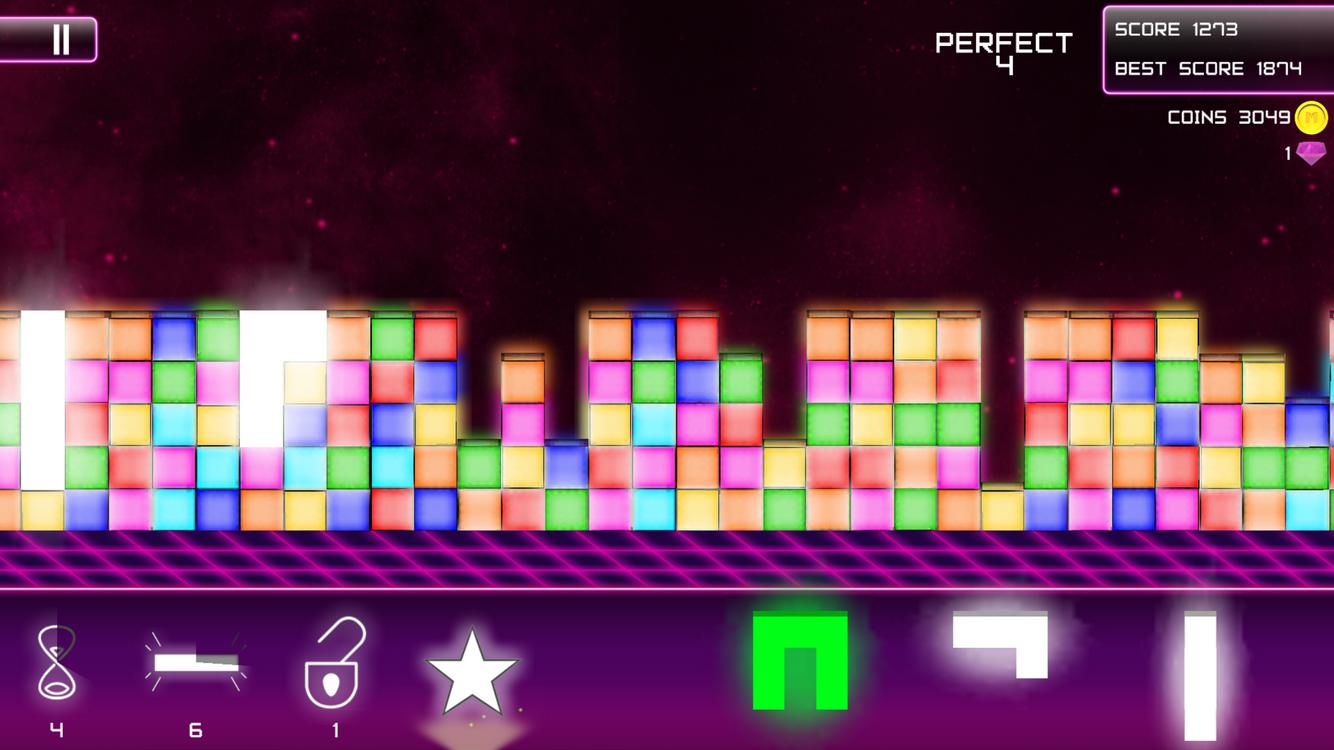1334x750 pixels.
Task: Select the green U-shaped piece
Action: (800, 660)
